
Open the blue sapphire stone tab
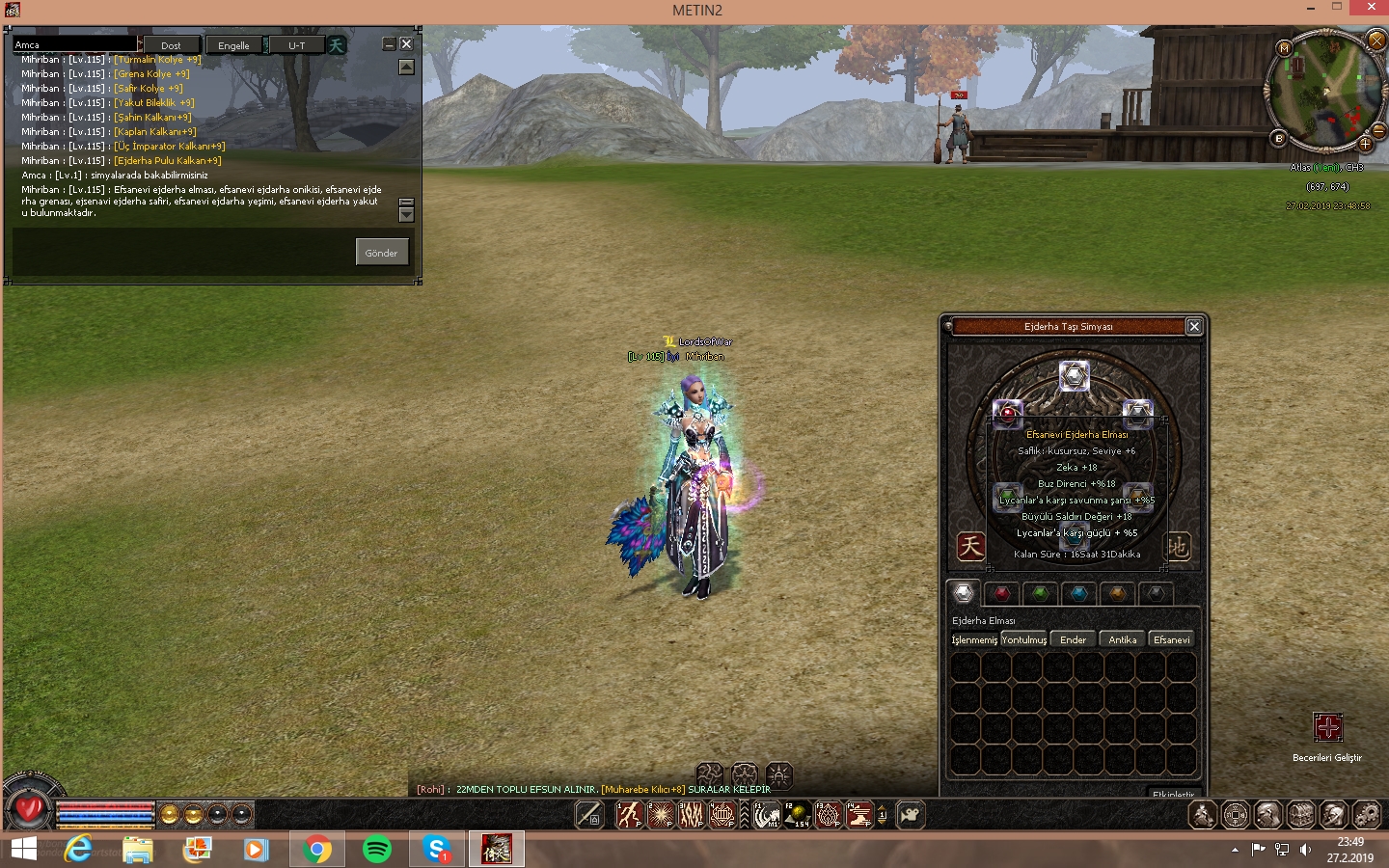1078,593
